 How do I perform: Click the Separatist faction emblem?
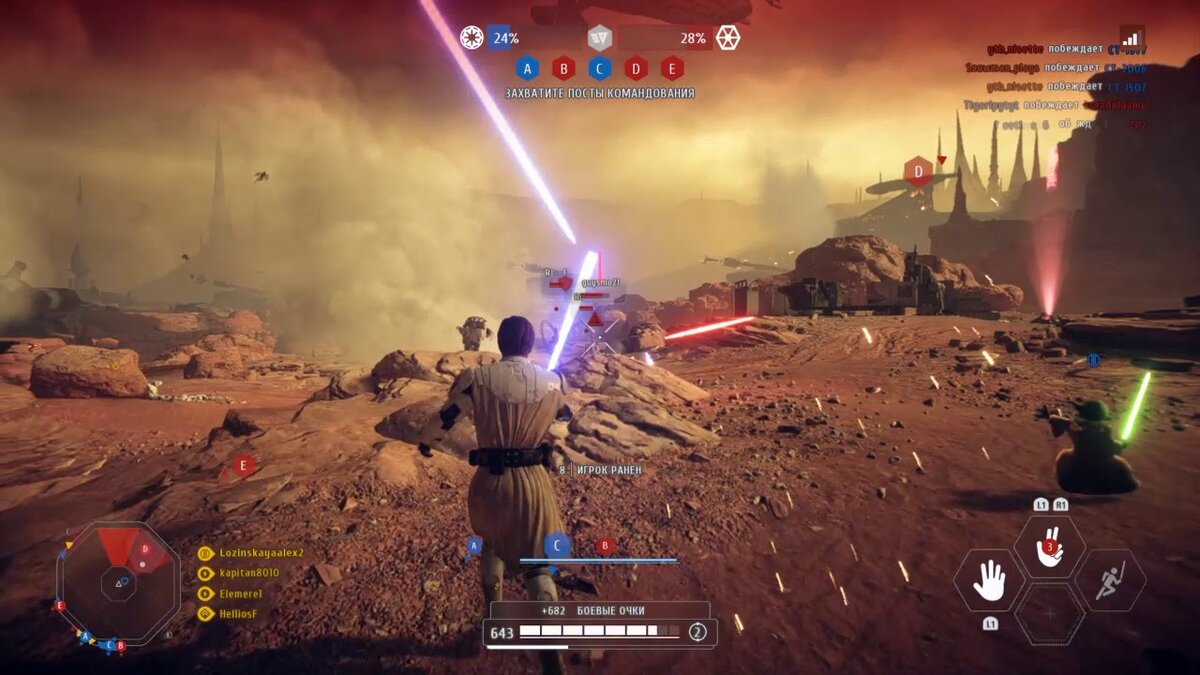pos(727,38)
